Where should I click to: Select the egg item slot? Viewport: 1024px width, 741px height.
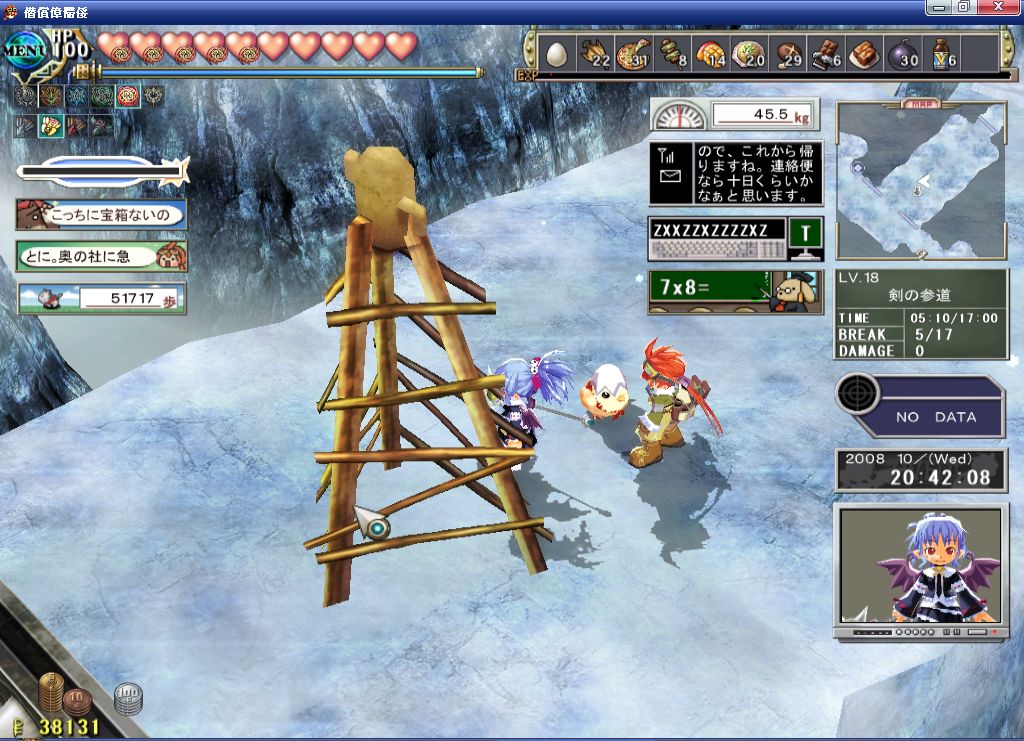pos(556,54)
